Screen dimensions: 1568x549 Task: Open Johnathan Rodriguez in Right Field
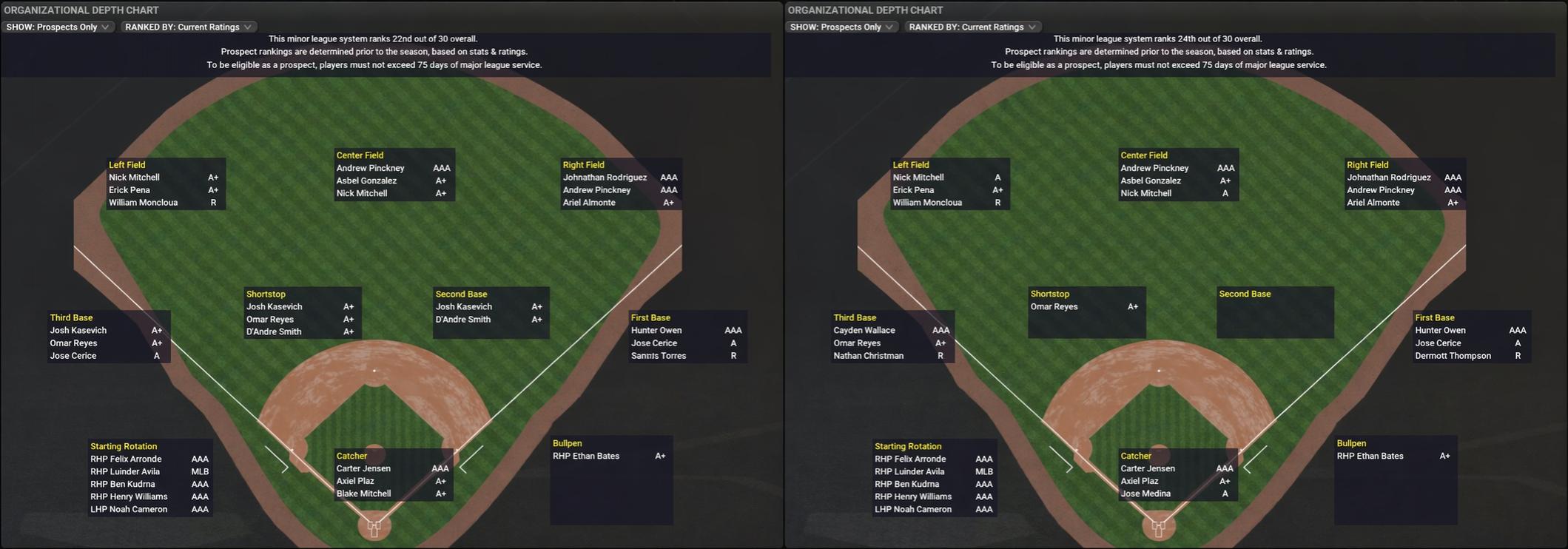(605, 177)
